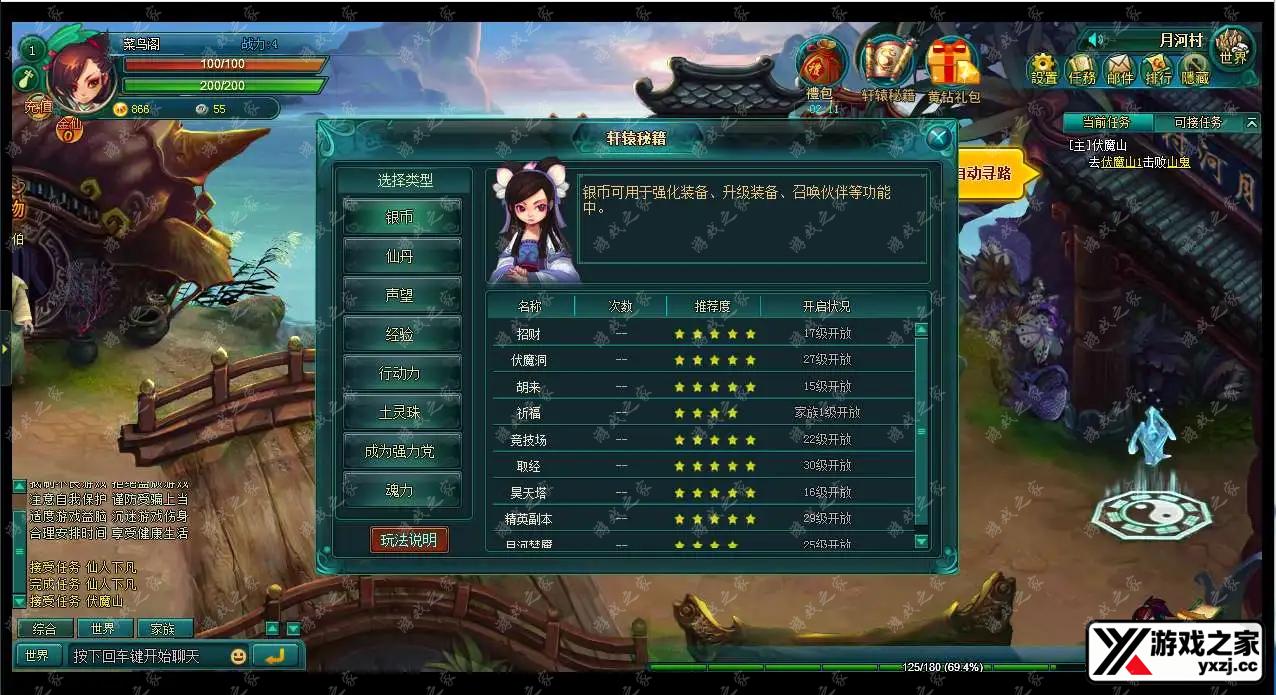1276x695 pixels.
Task: Select the 行动力 category
Action: (401, 373)
